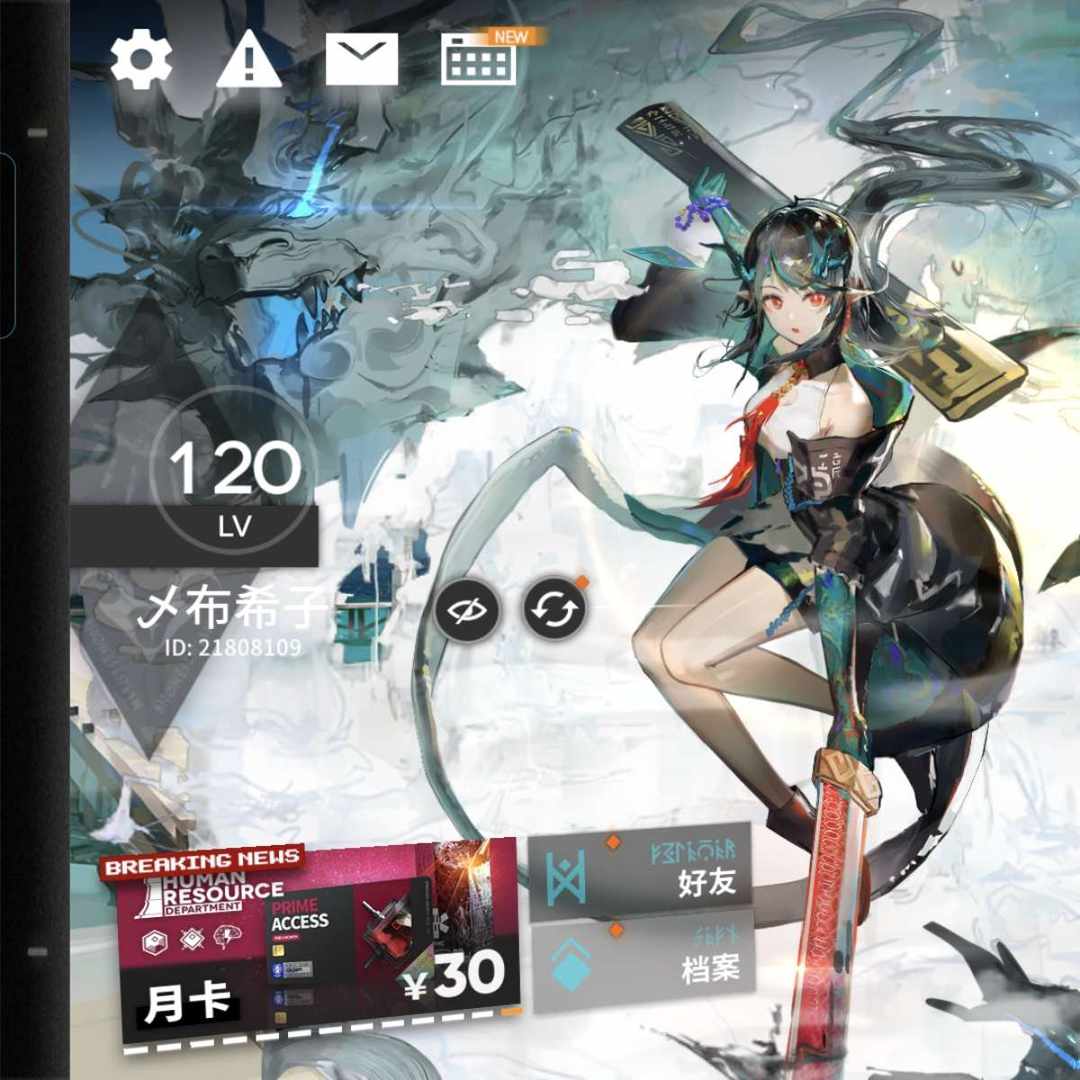Open the mail envelope inbox

(x=361, y=59)
